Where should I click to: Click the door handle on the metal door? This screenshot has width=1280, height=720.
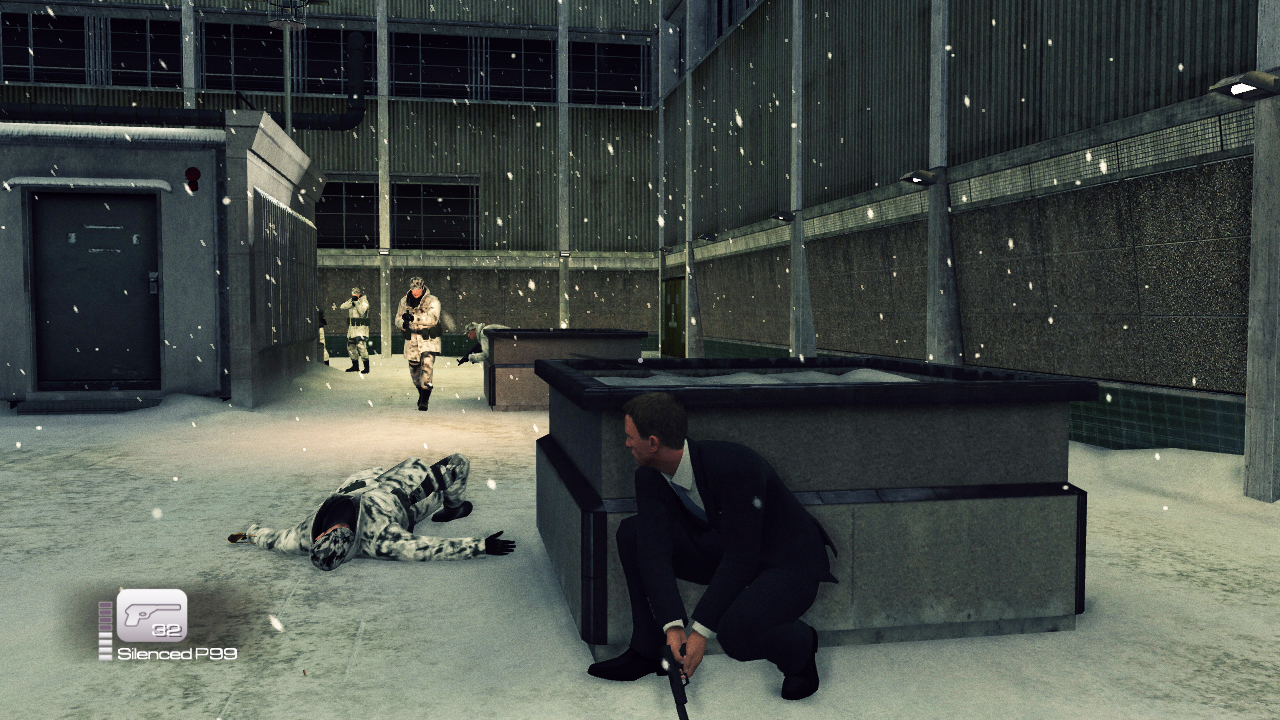tap(151, 284)
